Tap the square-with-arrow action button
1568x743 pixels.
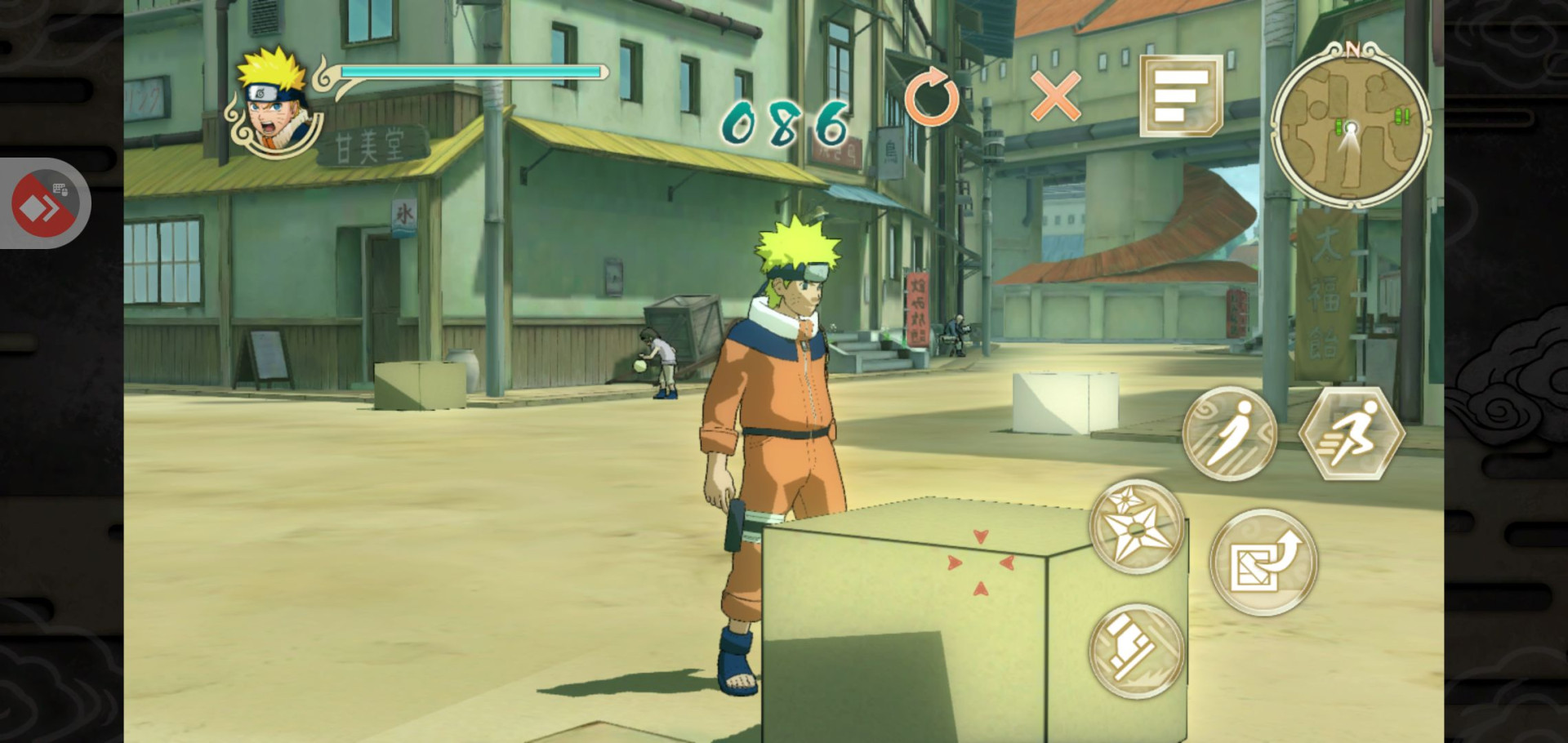click(x=1263, y=562)
